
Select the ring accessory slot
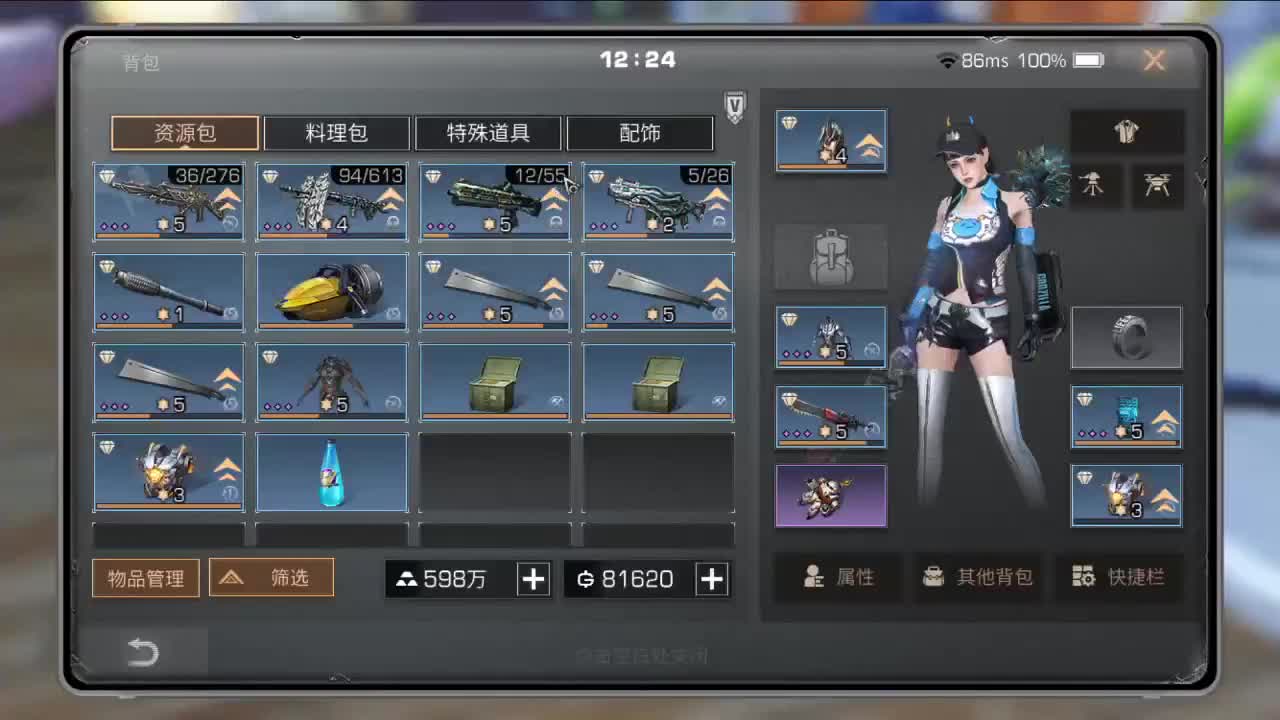pos(1126,337)
